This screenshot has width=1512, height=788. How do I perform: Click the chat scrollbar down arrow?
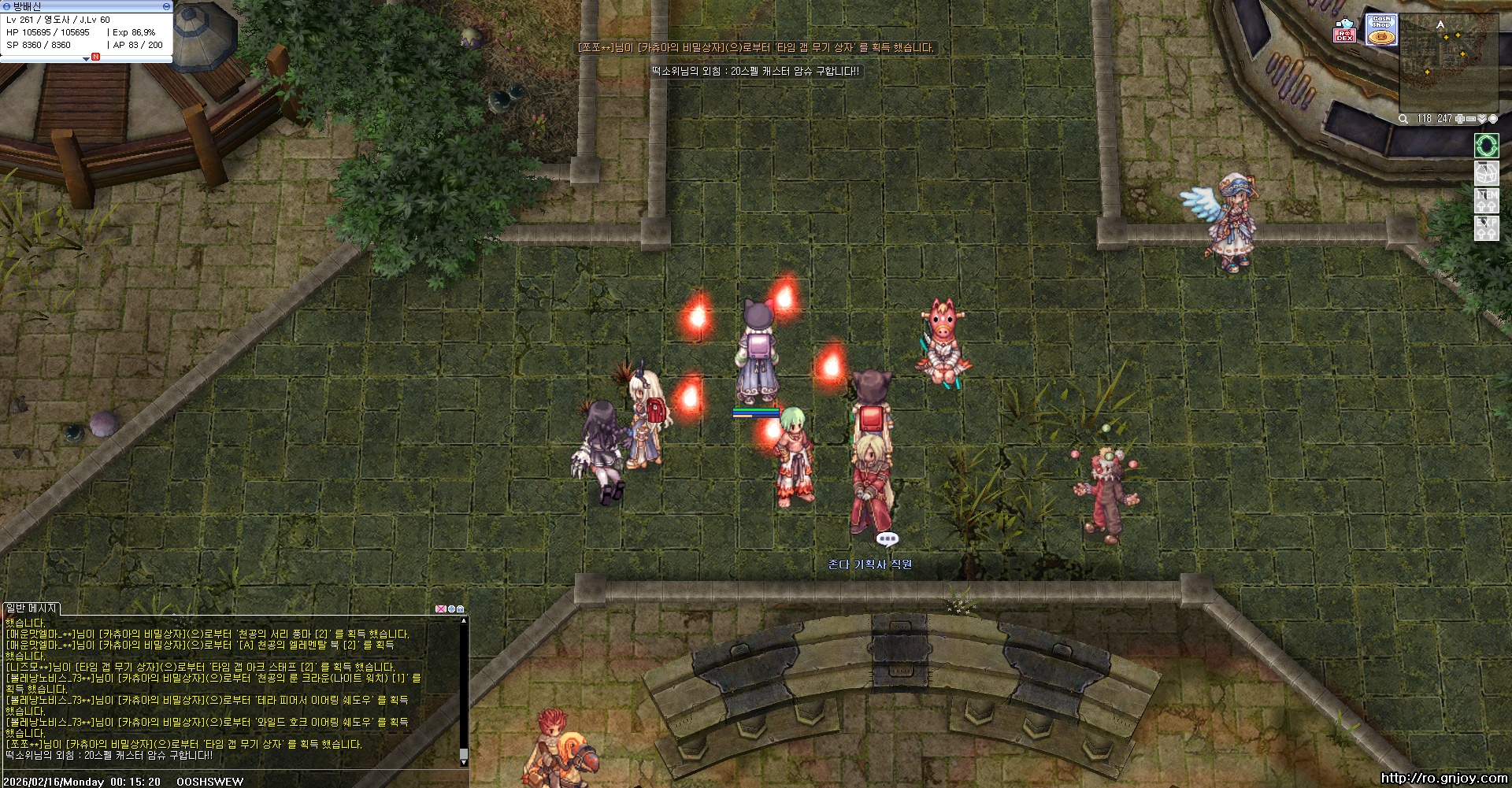pos(464,762)
